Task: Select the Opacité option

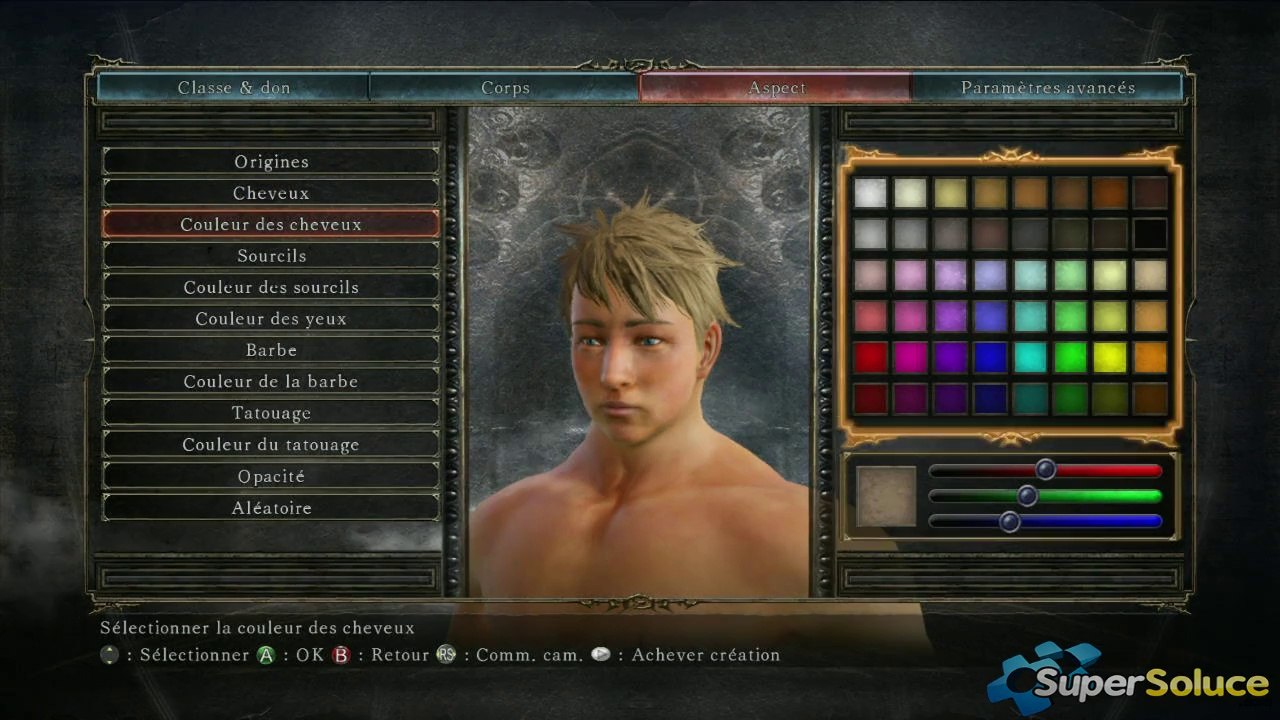Action: (271, 477)
